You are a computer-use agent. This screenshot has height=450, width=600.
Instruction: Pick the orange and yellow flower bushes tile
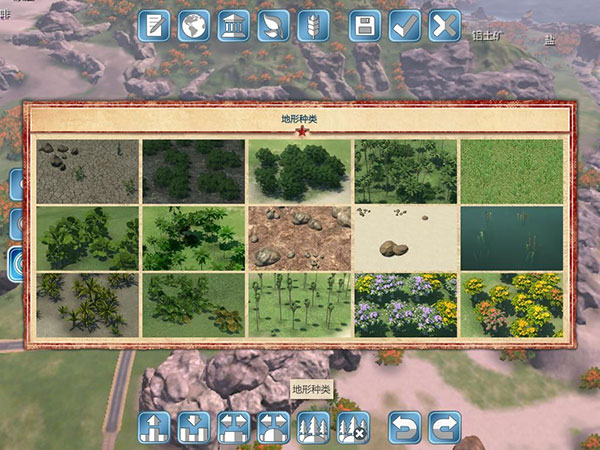pos(511,304)
